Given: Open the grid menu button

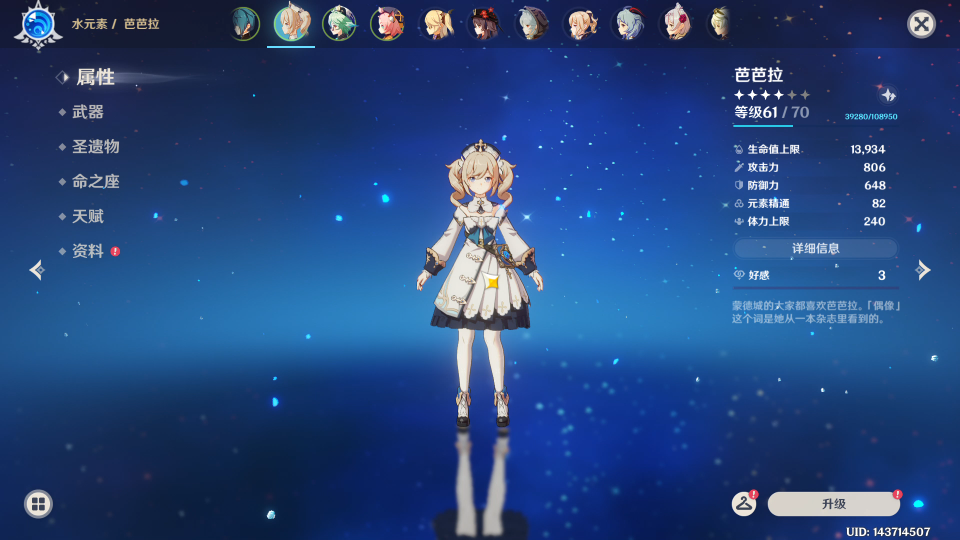Looking at the screenshot, I should tap(38, 503).
